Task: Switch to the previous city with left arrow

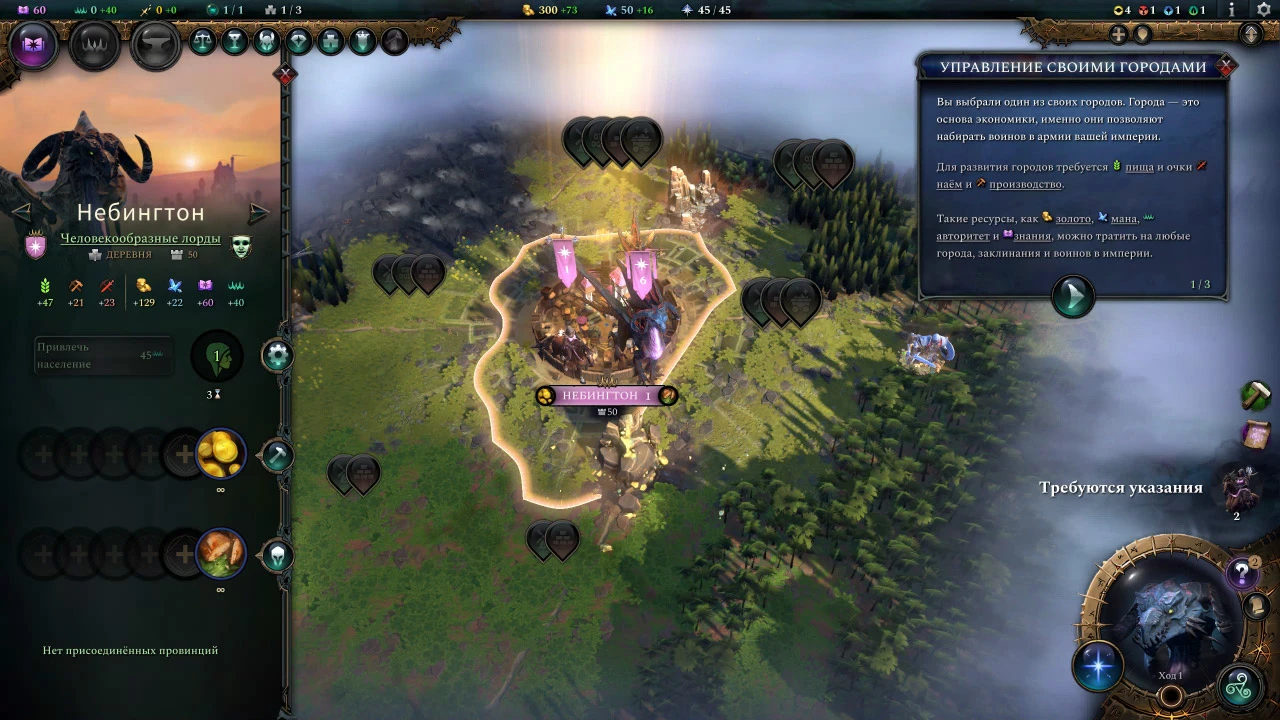Action: coord(21,212)
